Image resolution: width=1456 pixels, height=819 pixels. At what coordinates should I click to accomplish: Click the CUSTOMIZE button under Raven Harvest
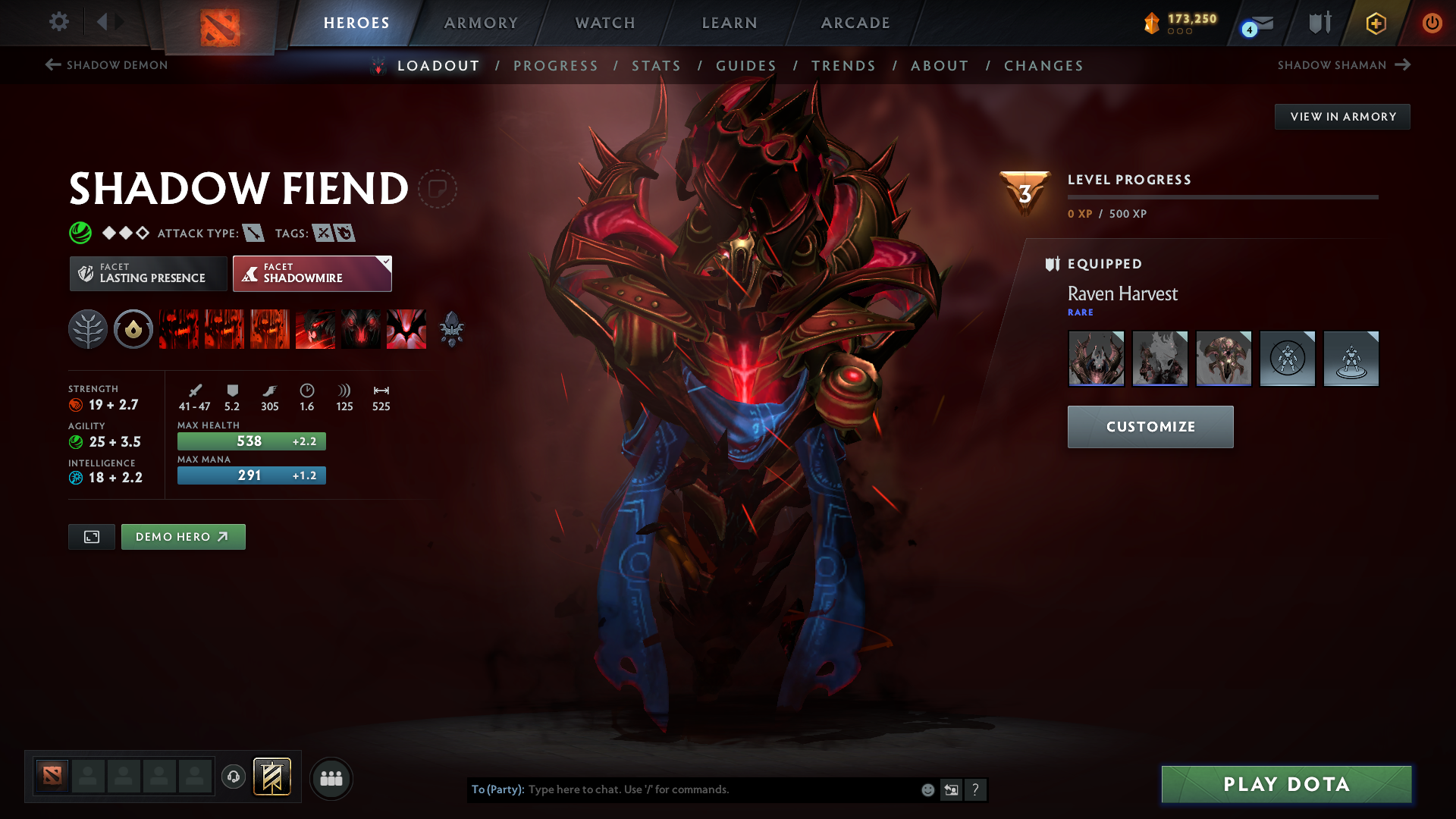[1150, 426]
